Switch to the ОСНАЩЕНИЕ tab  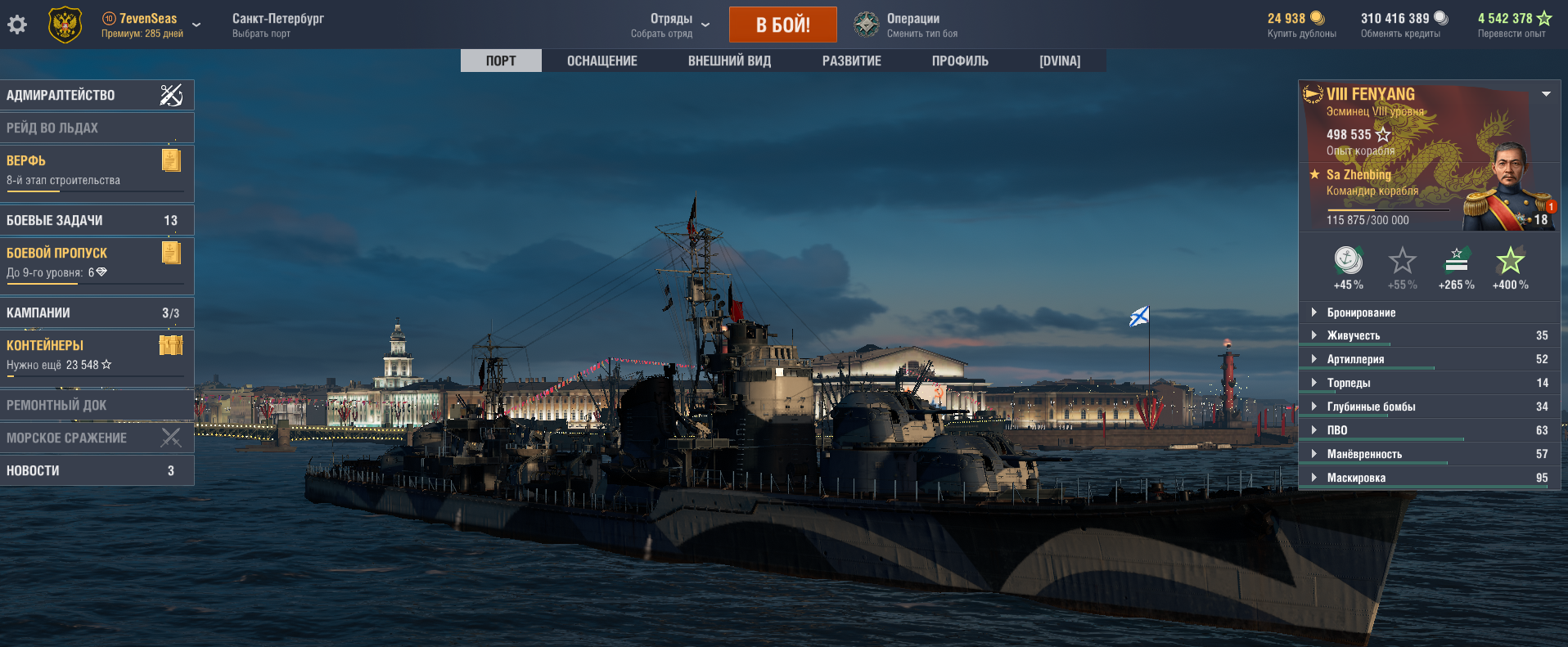coord(602,61)
